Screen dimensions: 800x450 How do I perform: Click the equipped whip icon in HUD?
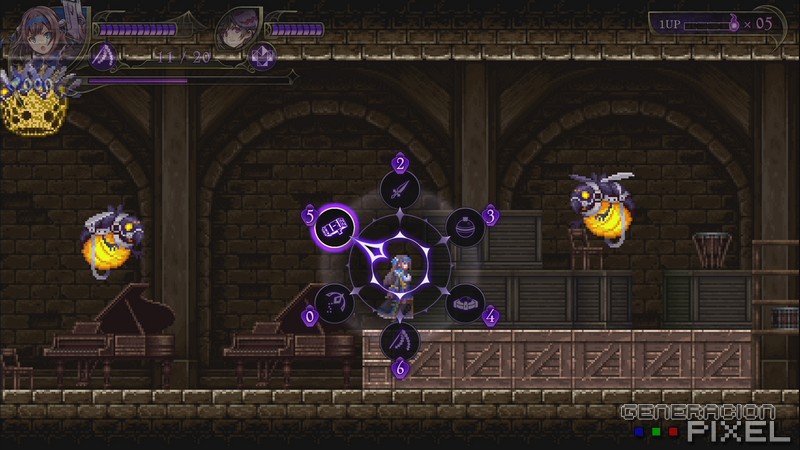point(104,56)
